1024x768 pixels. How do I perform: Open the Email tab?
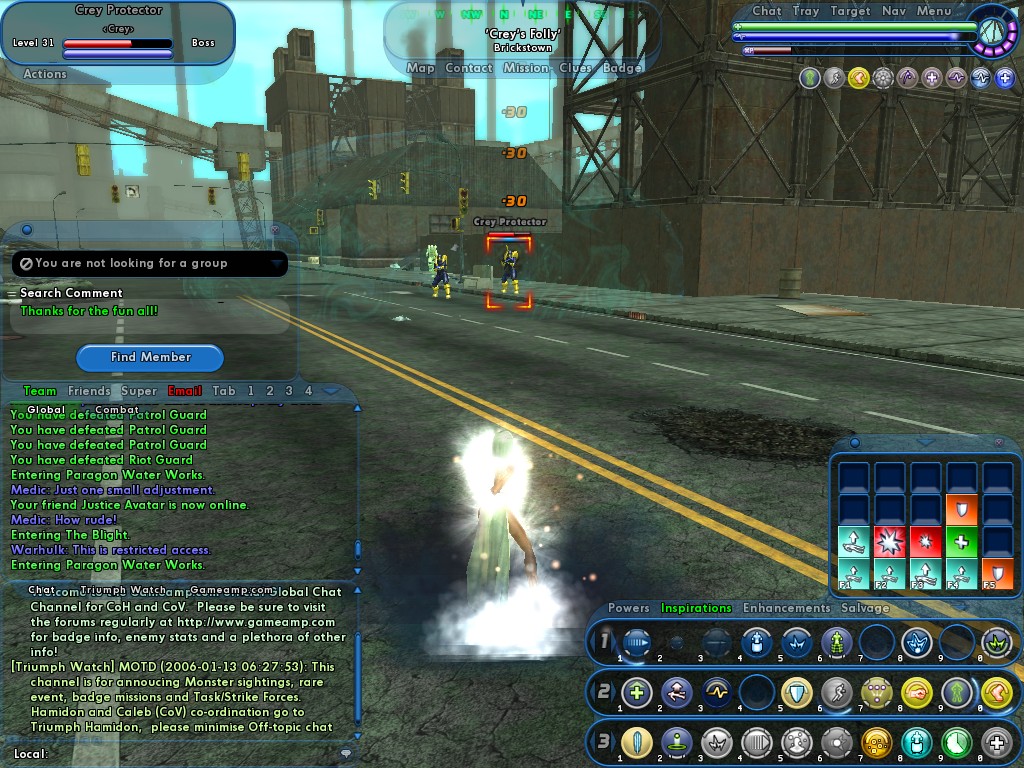(185, 391)
